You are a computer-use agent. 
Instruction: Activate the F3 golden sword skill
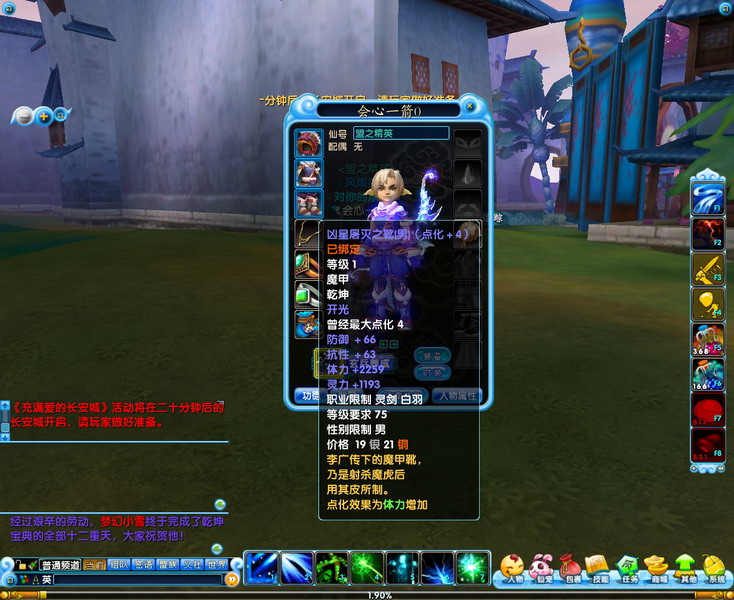(x=708, y=268)
